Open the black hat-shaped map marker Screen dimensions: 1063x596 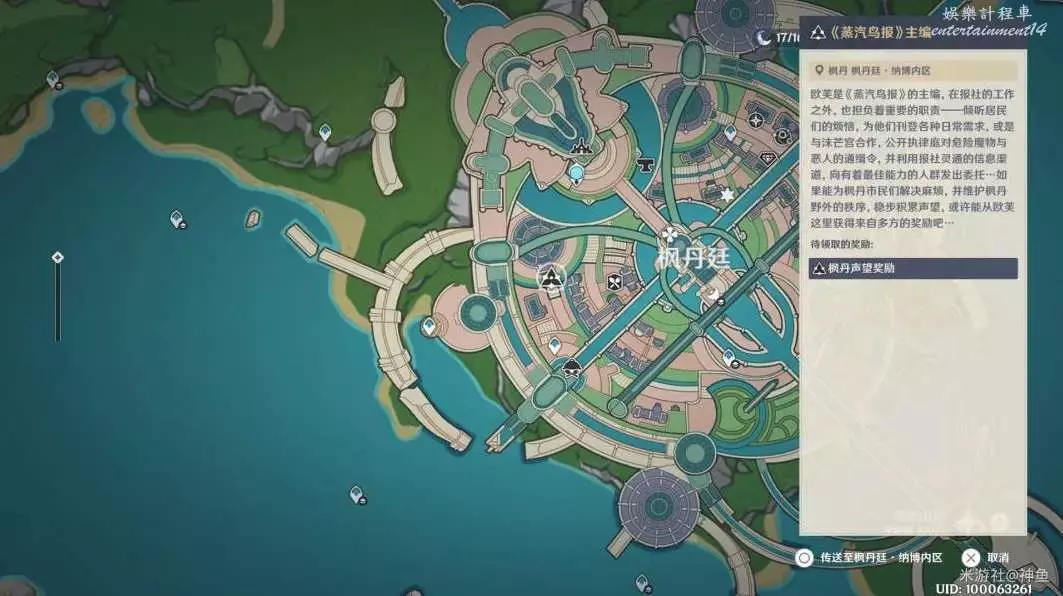pyautogui.click(x=571, y=367)
